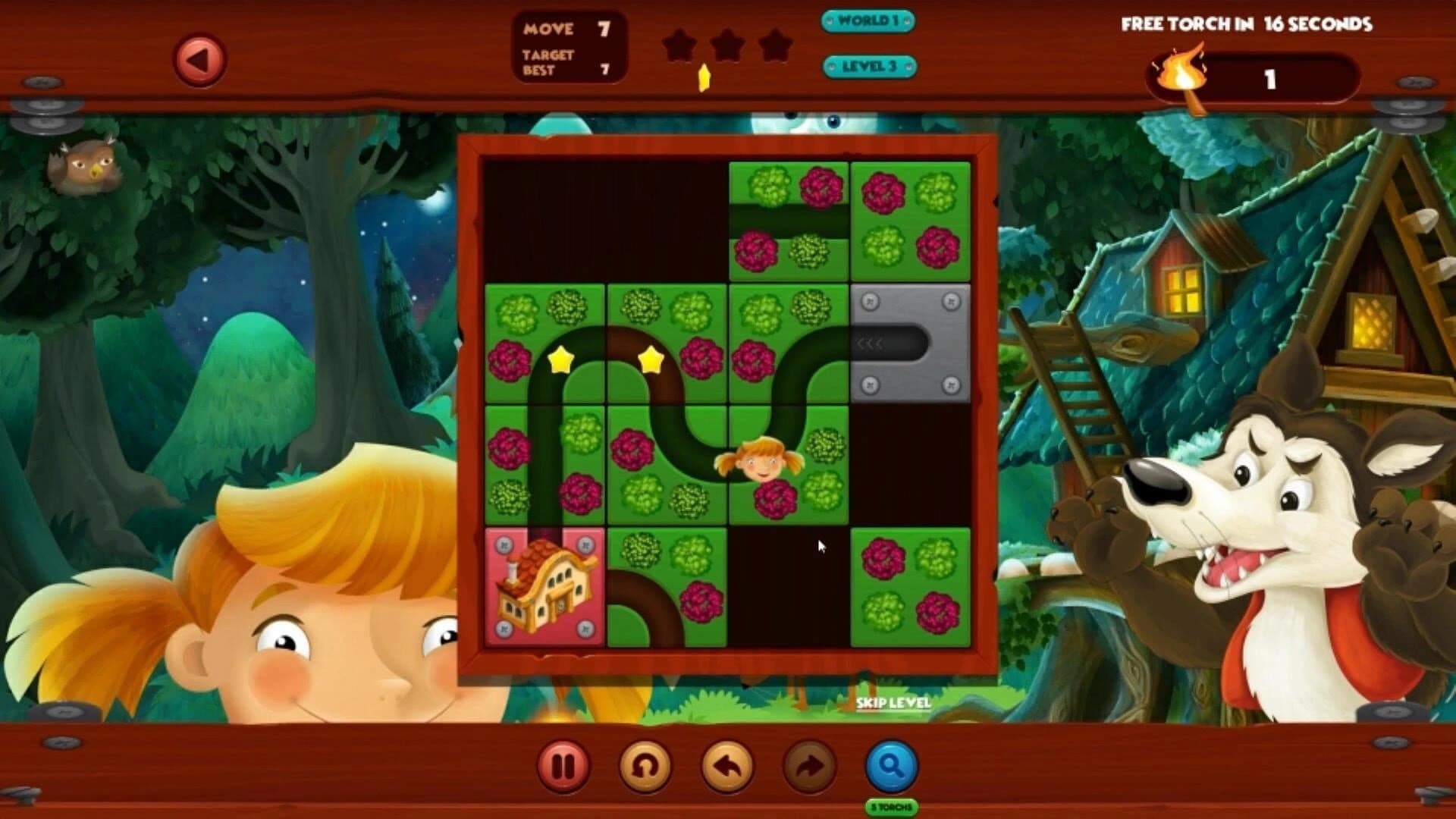The image size is (1456, 819).
Task: Undo your last move
Action: coord(728,766)
